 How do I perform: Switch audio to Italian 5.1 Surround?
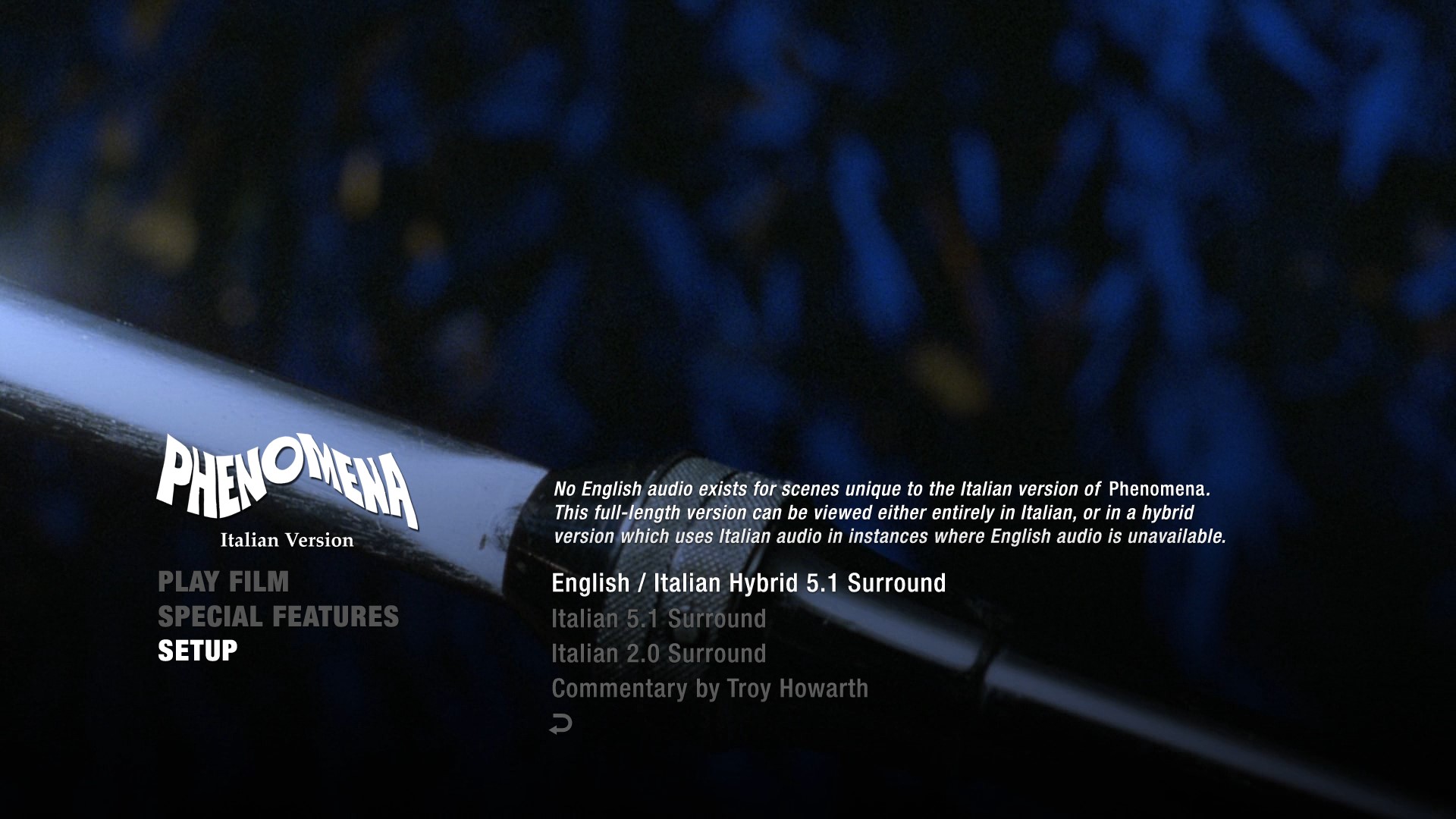(658, 619)
